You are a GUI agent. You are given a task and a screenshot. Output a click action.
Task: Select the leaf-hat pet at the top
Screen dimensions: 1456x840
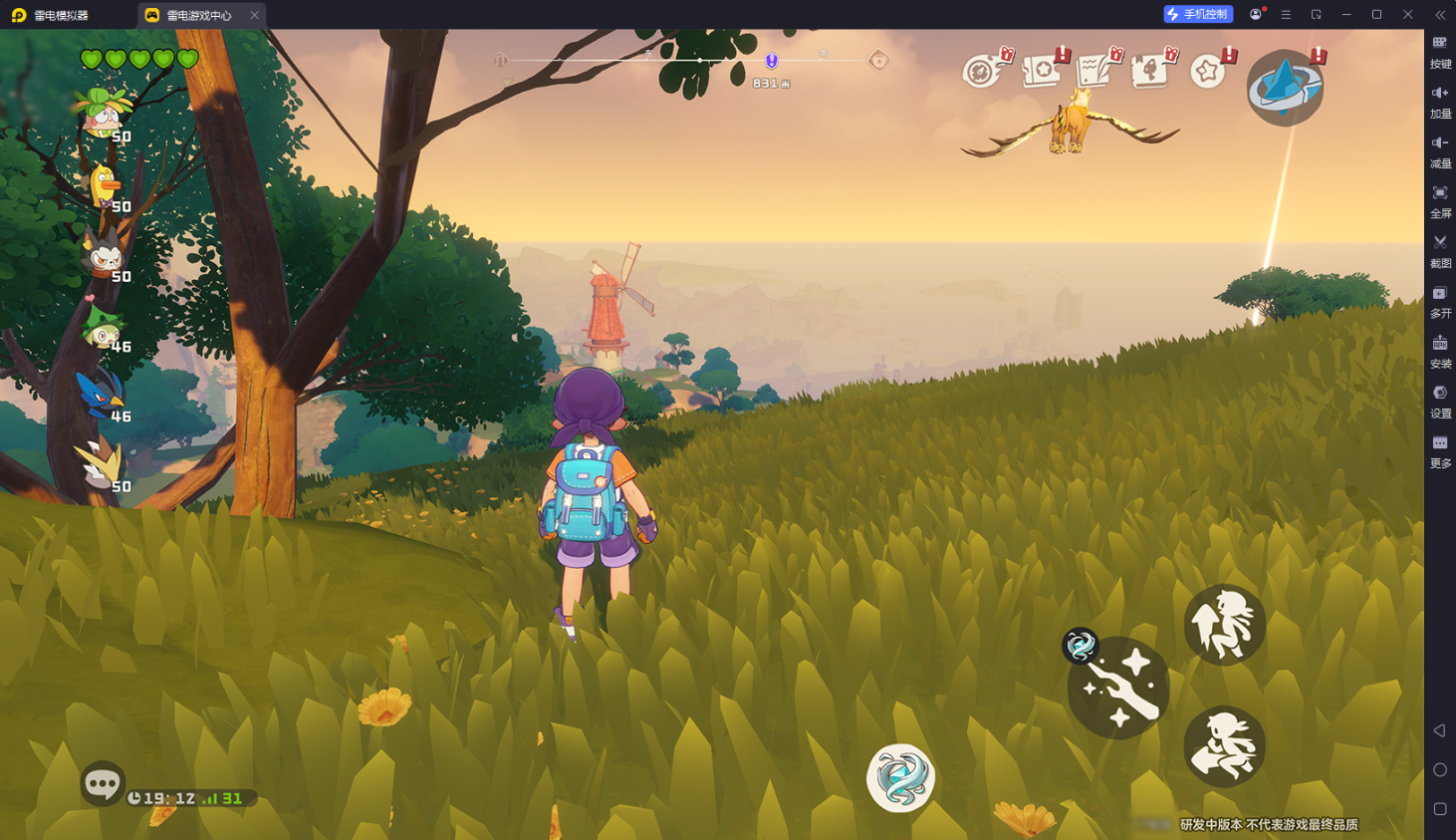pos(104,114)
